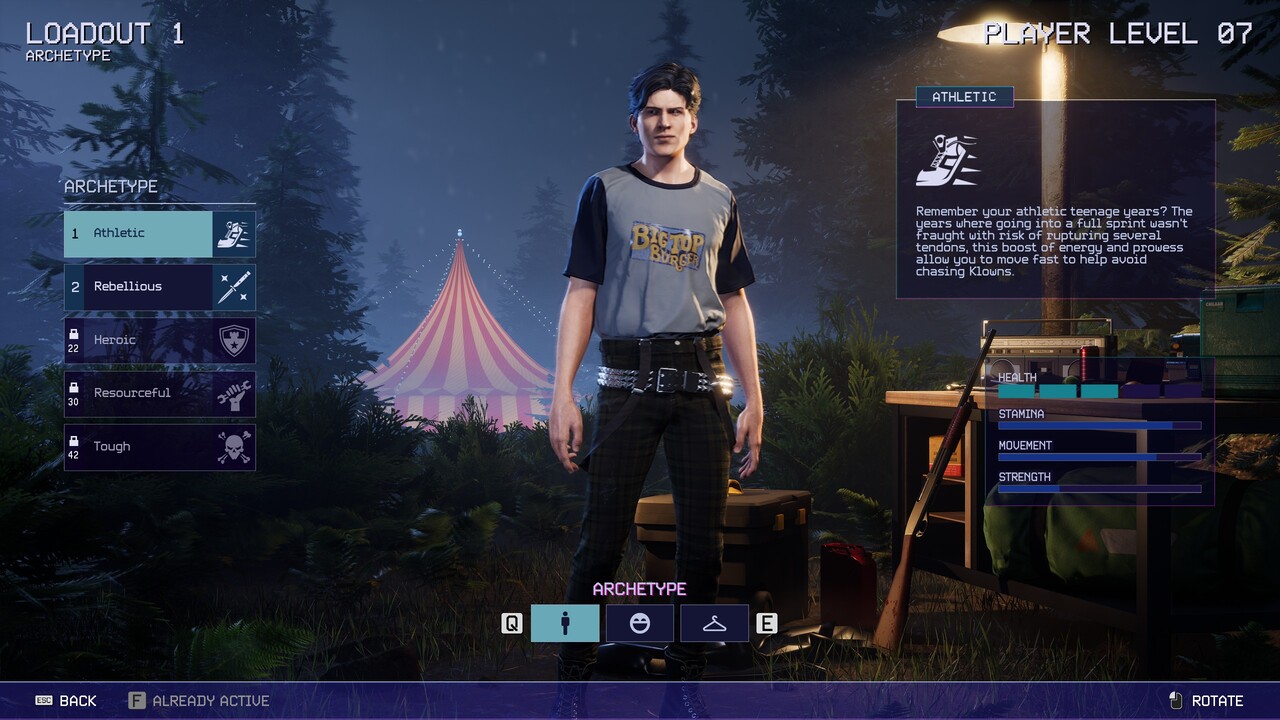Select the locked Resourceful archetype
Viewport: 1280px width, 720px height.
click(159, 394)
